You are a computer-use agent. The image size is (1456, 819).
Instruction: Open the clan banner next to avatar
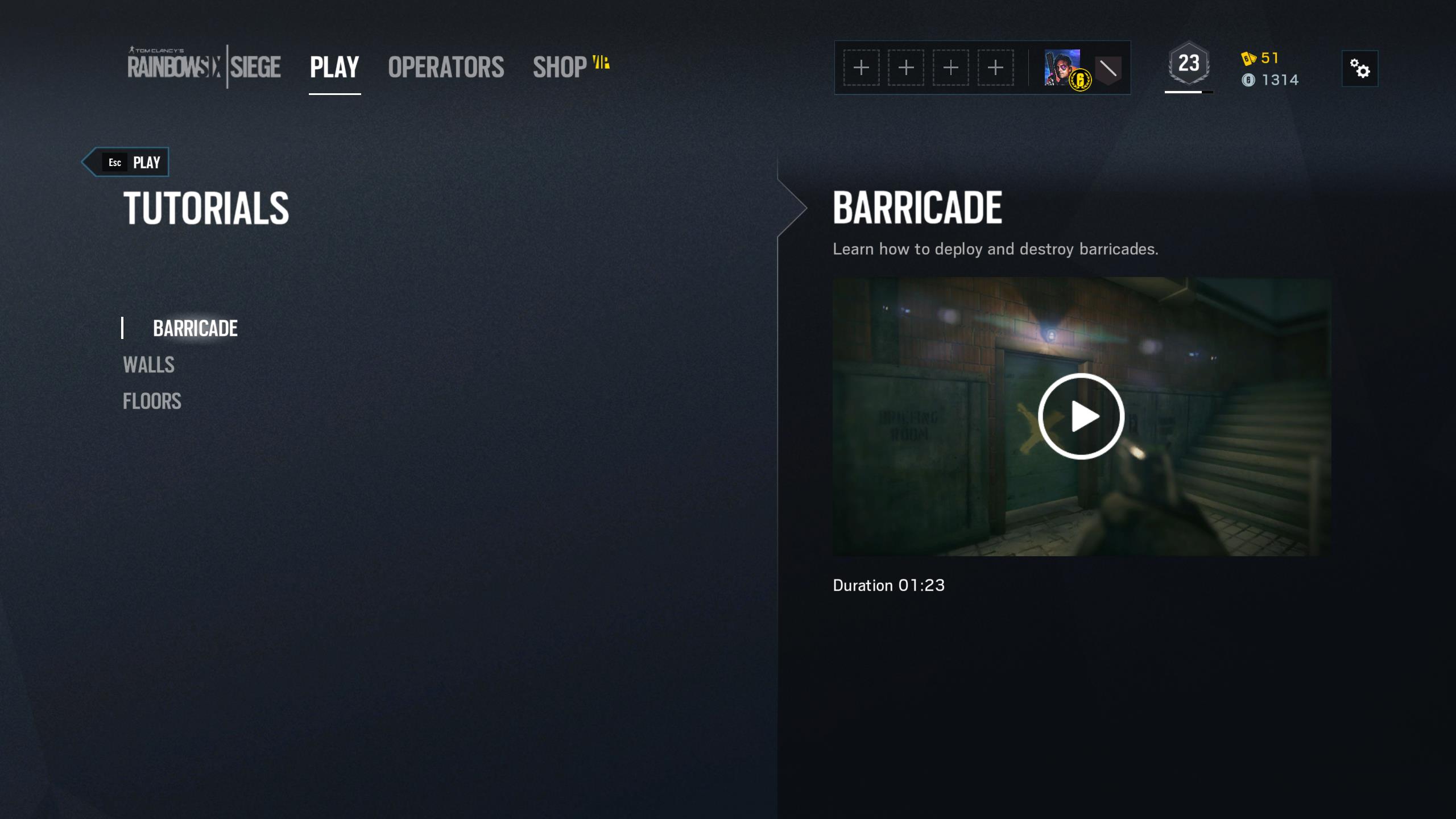(1106, 68)
